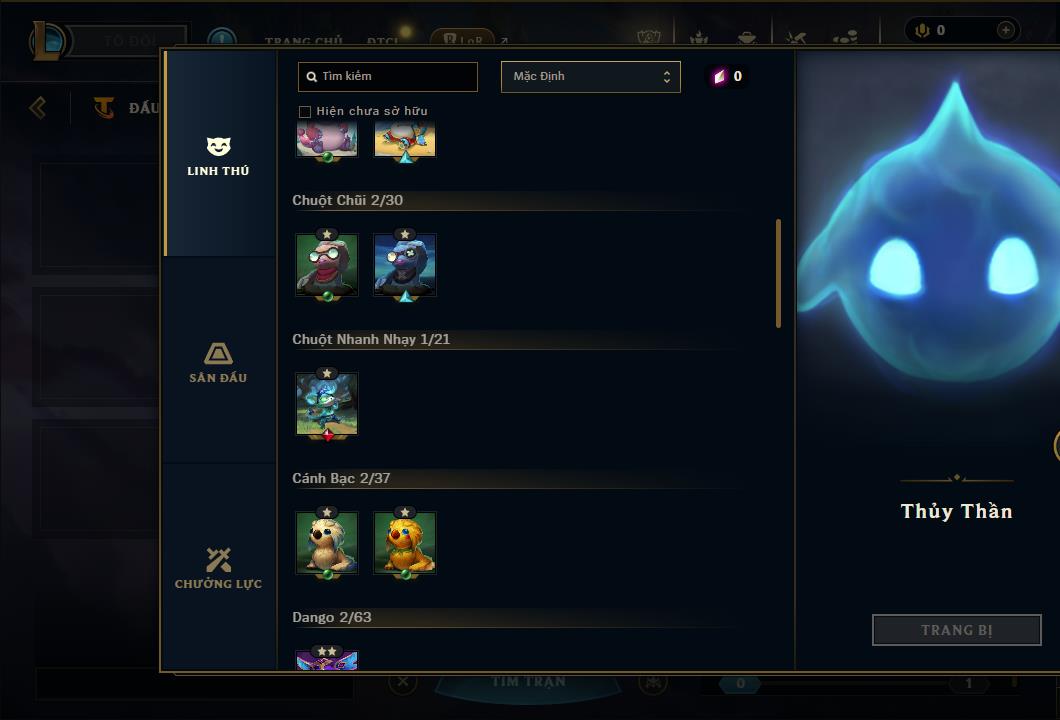Go back using the left arrow
Screen dimensions: 1060x720
[38, 107]
